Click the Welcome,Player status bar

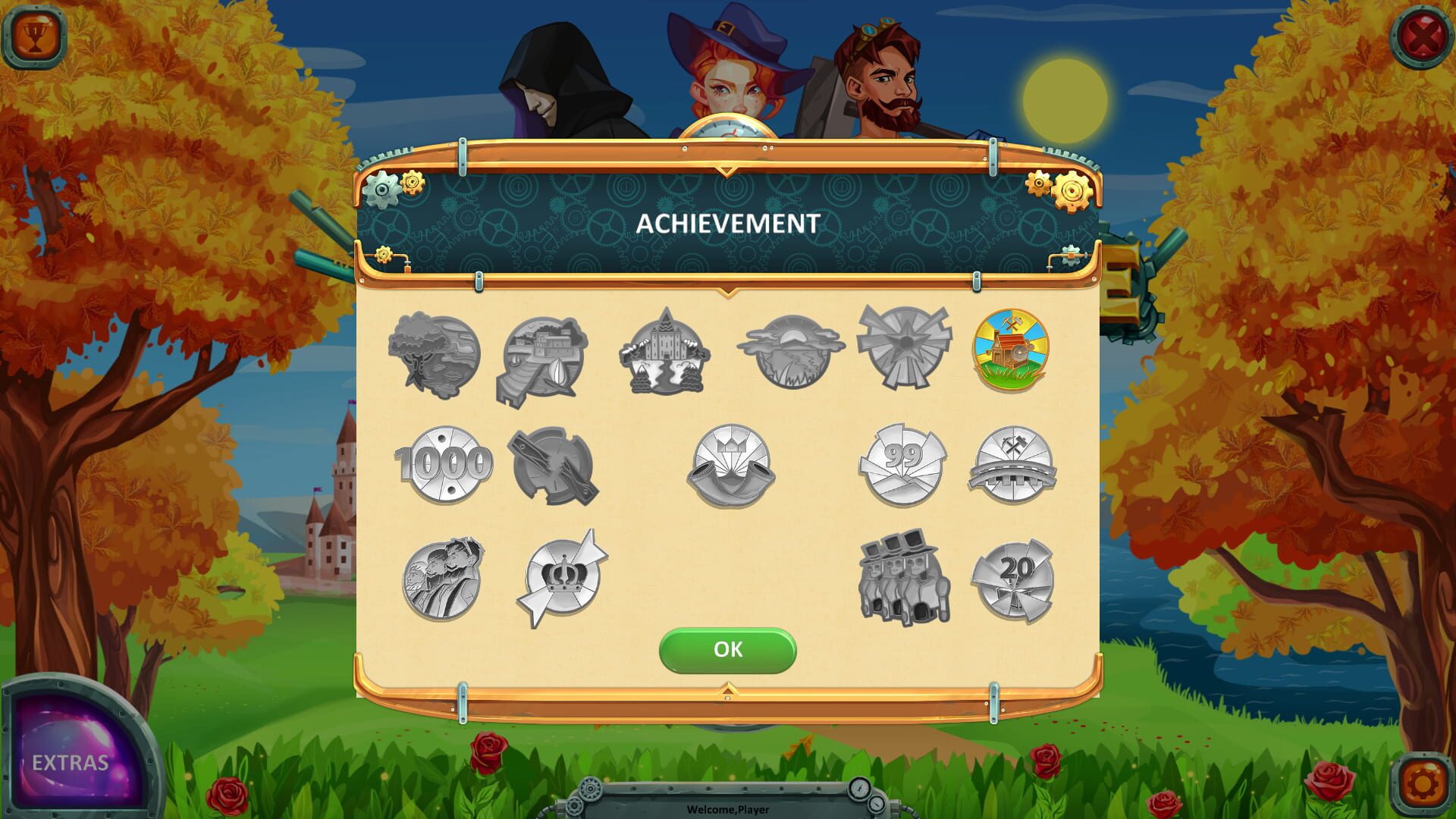pos(728,808)
